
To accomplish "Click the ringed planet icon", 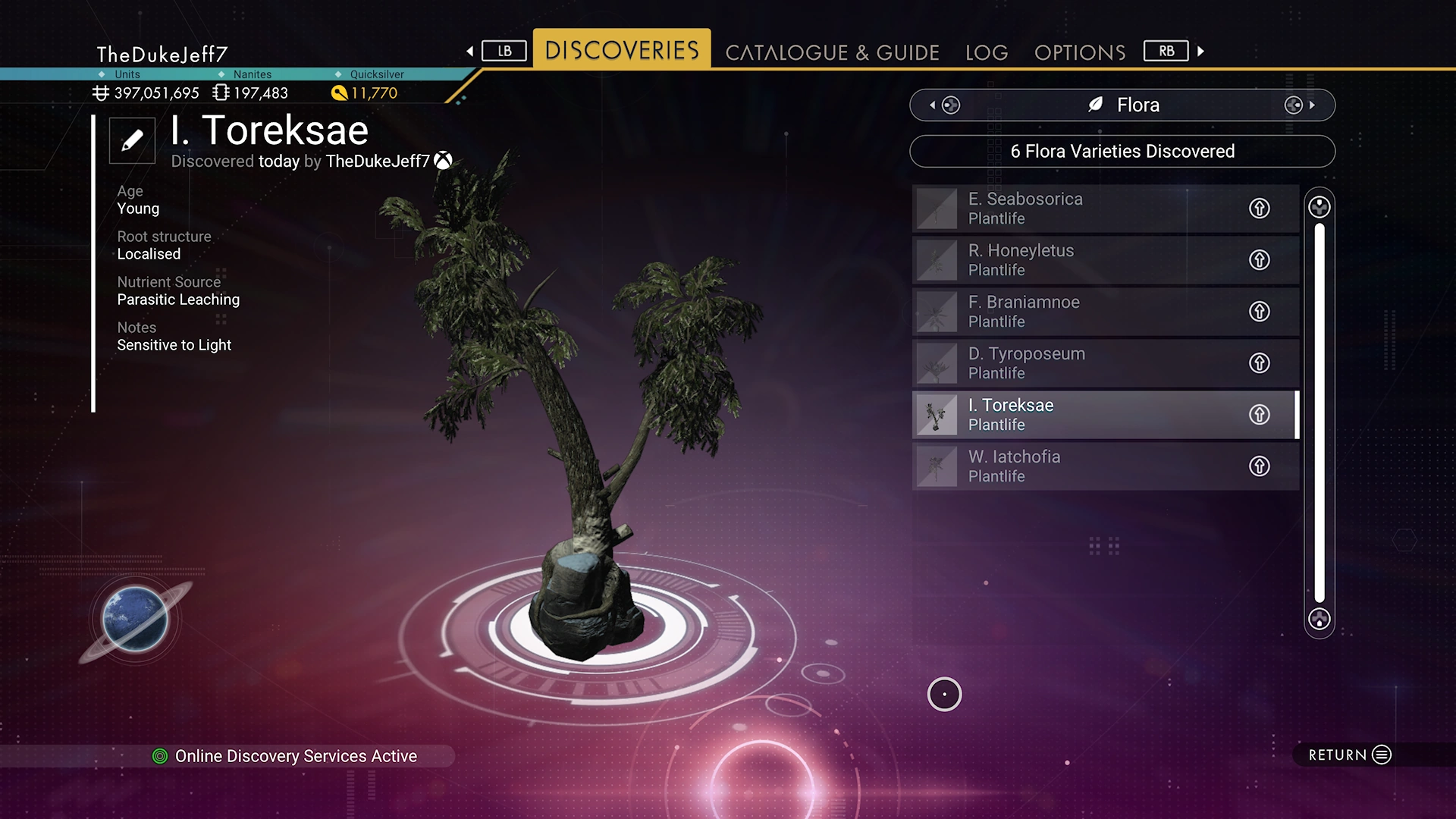I will pyautogui.click(x=135, y=620).
